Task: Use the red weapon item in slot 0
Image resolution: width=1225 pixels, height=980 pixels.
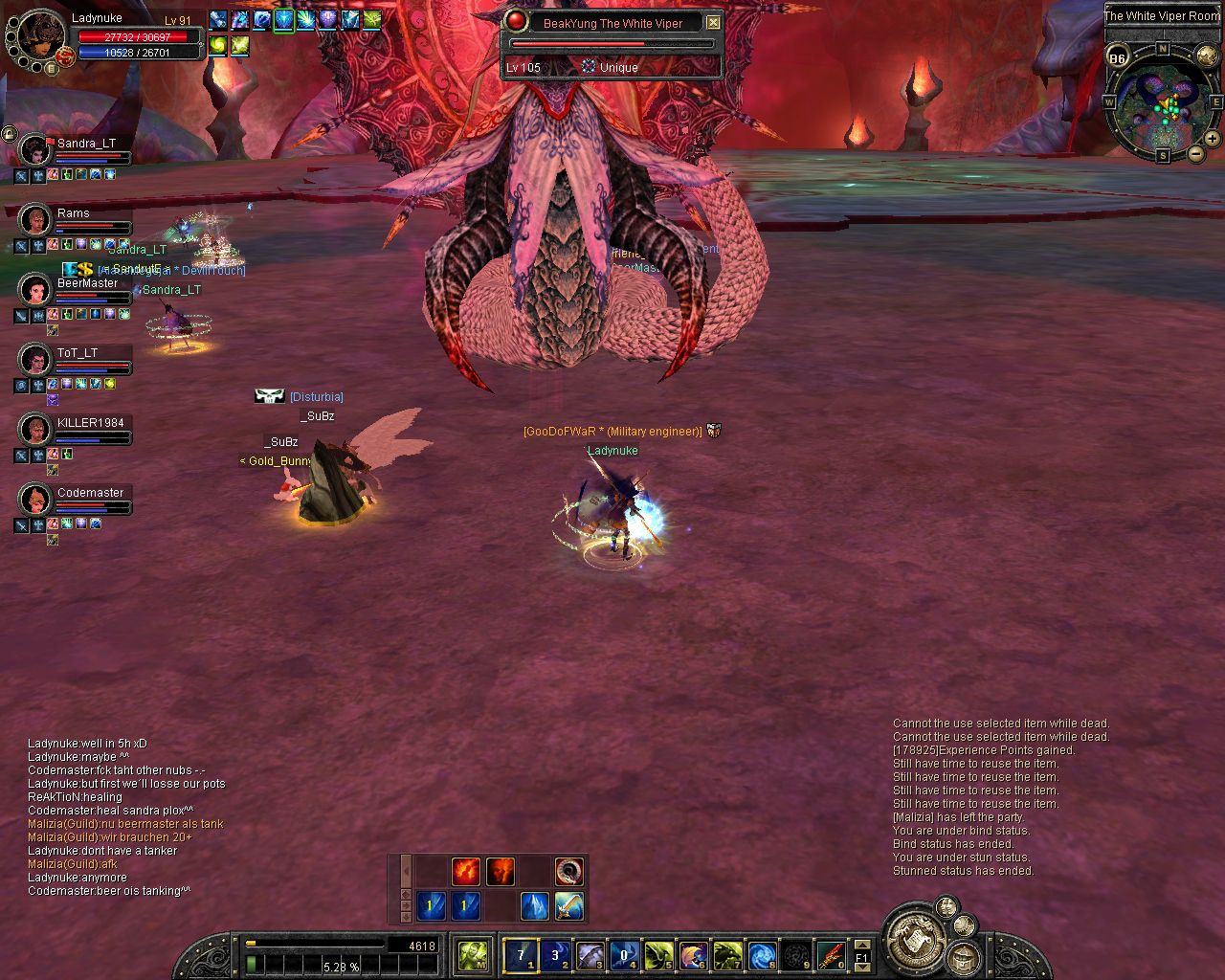Action: (x=831, y=954)
